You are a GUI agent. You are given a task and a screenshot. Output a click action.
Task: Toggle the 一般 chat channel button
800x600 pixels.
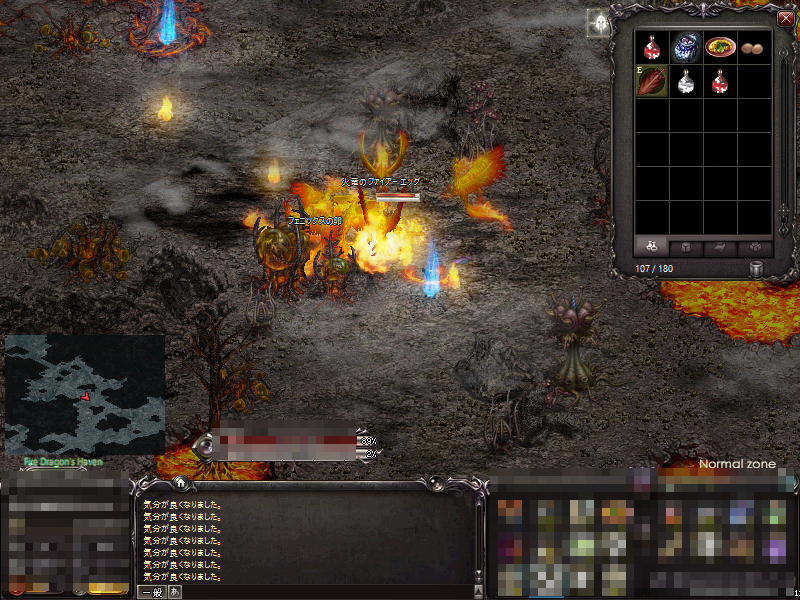[x=151, y=592]
